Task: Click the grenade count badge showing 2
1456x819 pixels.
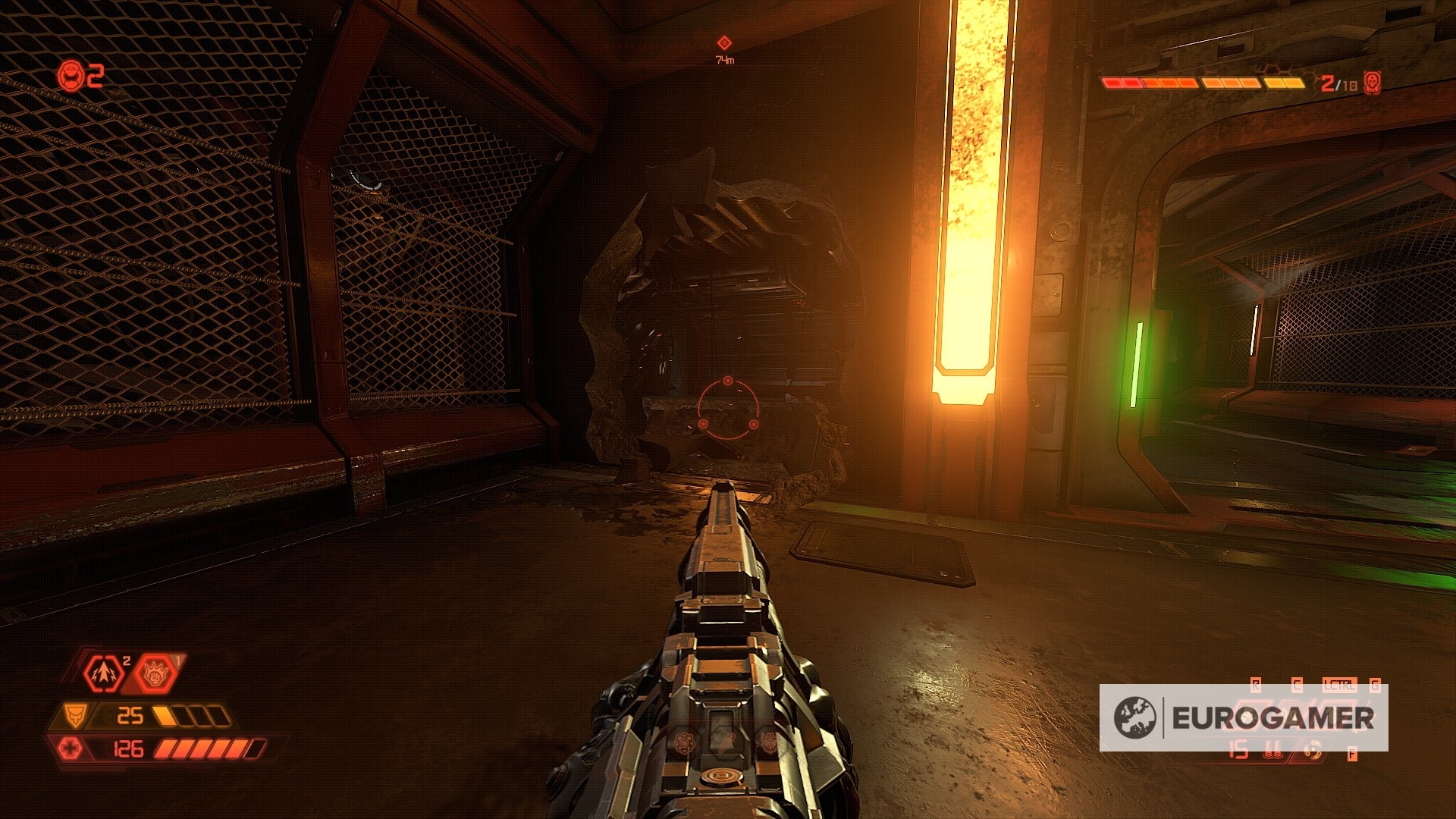Action: click(x=126, y=660)
